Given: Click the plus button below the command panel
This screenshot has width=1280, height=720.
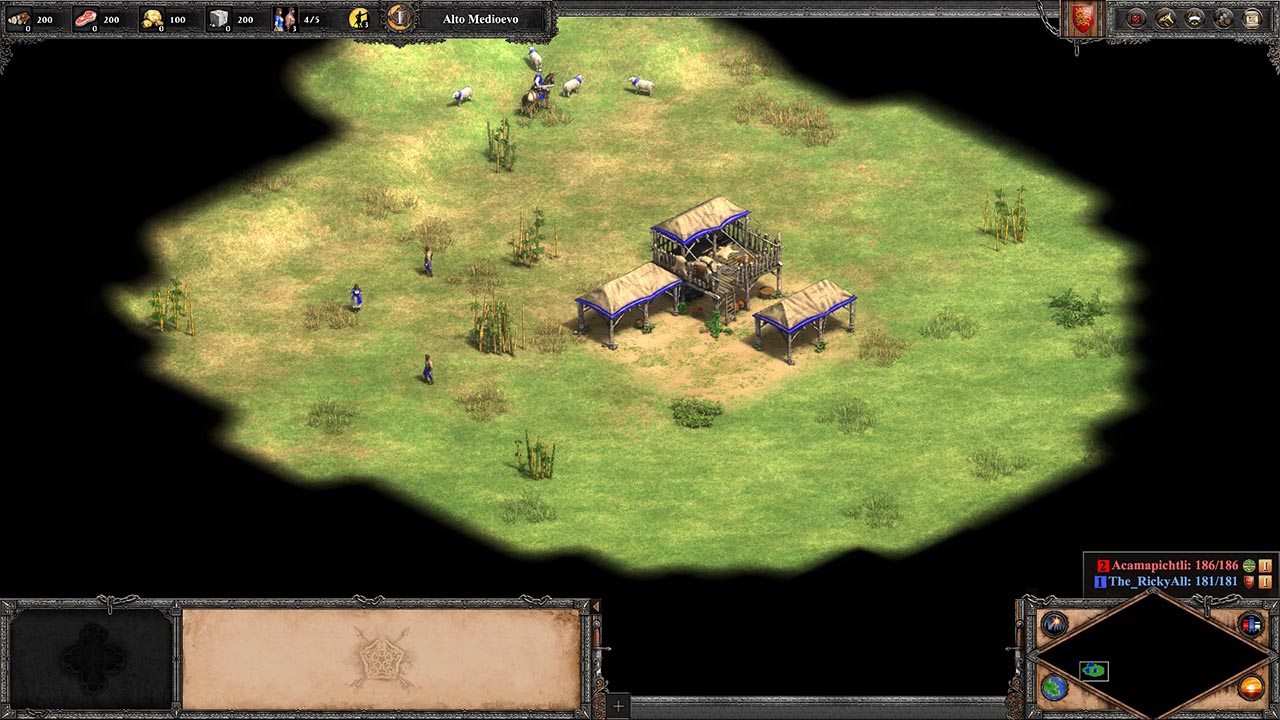Looking at the screenshot, I should (618, 706).
